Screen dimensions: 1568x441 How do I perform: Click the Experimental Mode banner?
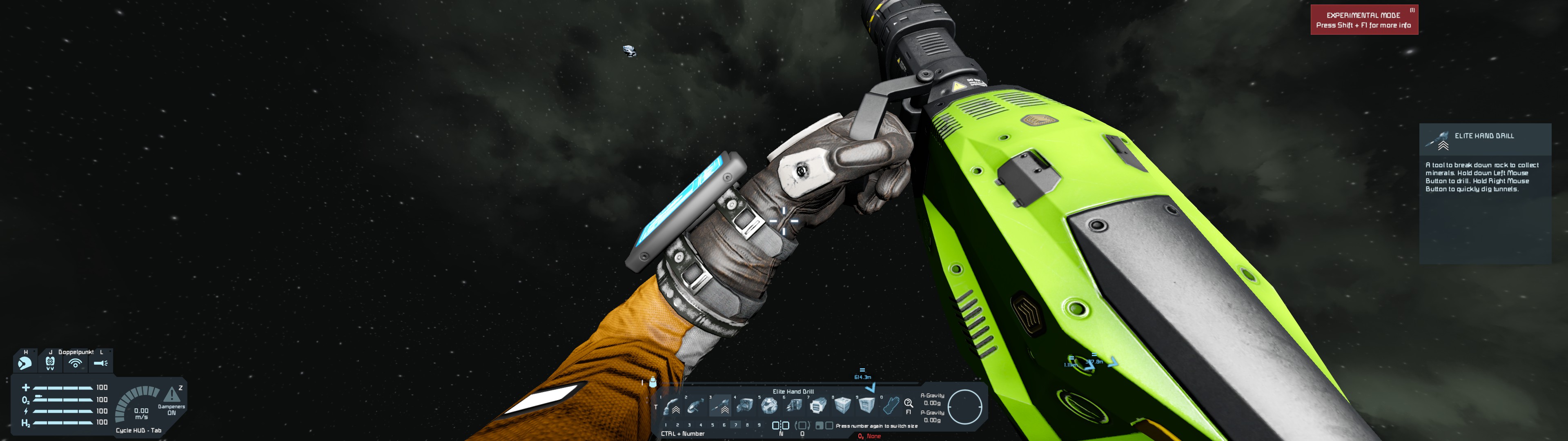coord(1363,20)
